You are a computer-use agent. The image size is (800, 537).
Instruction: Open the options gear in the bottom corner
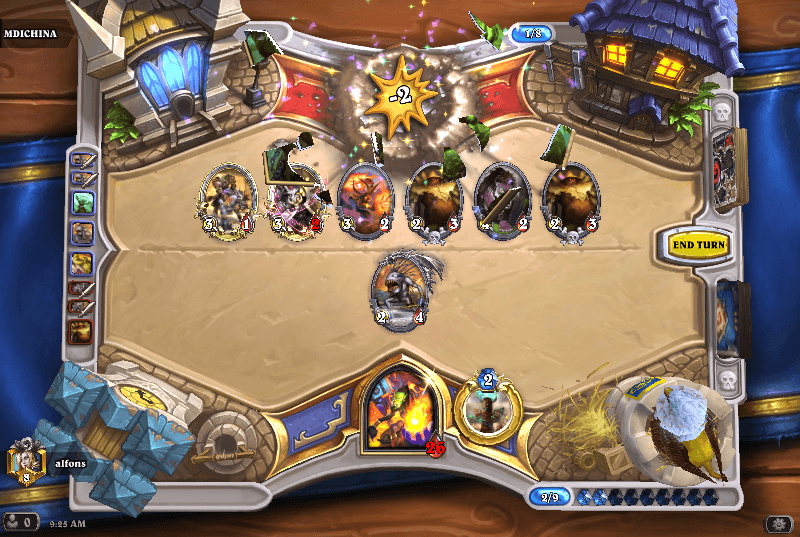point(777,523)
